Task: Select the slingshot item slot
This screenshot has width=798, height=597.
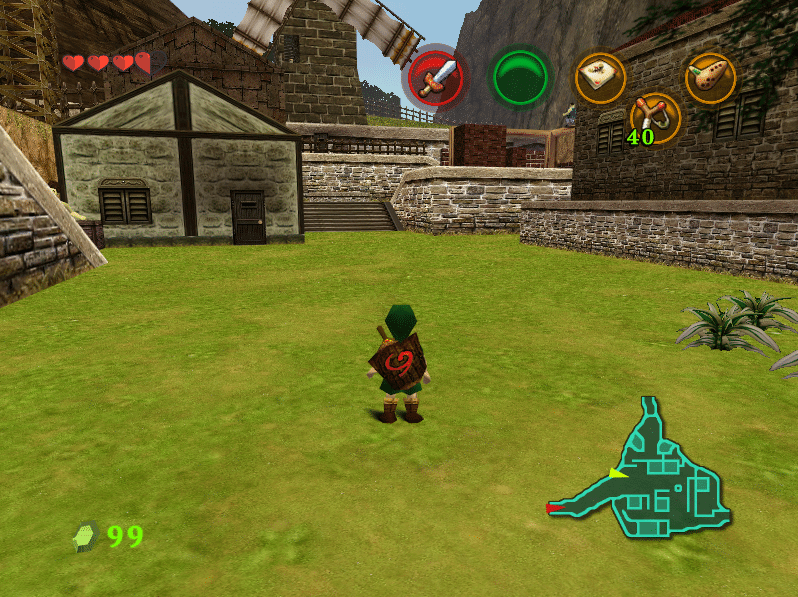Action: click(x=655, y=116)
